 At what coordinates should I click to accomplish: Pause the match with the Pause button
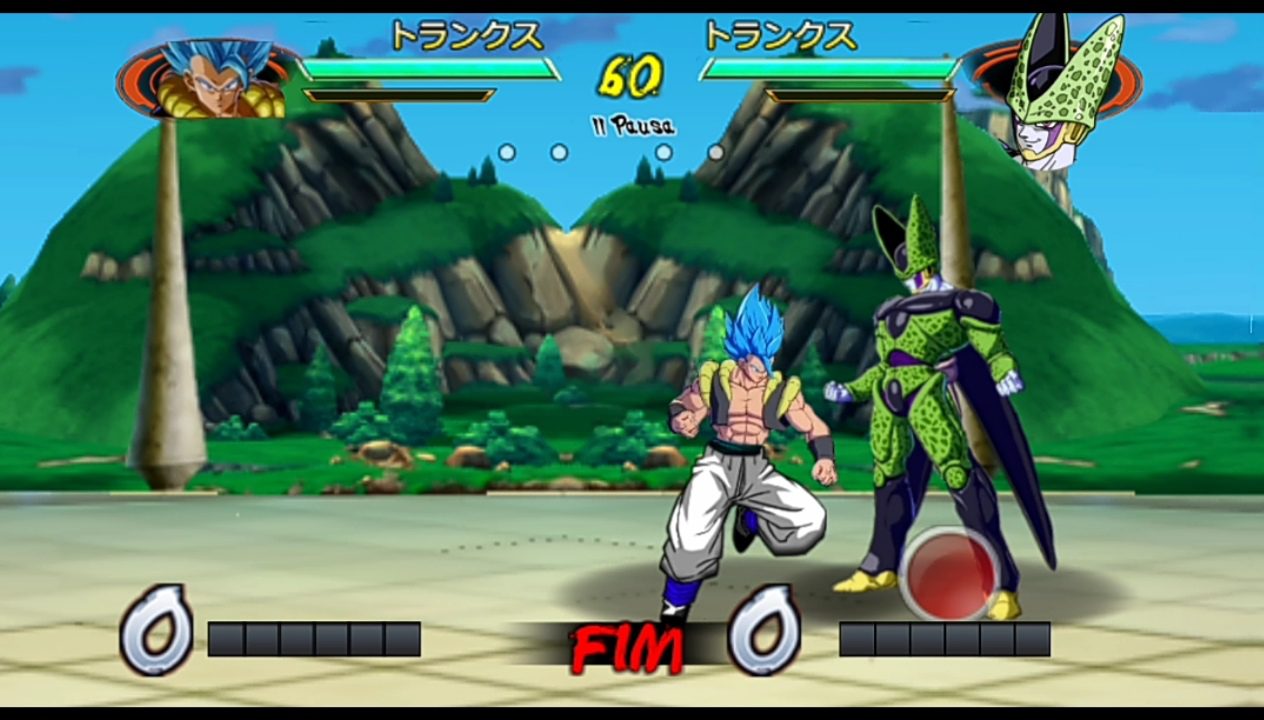631,126
